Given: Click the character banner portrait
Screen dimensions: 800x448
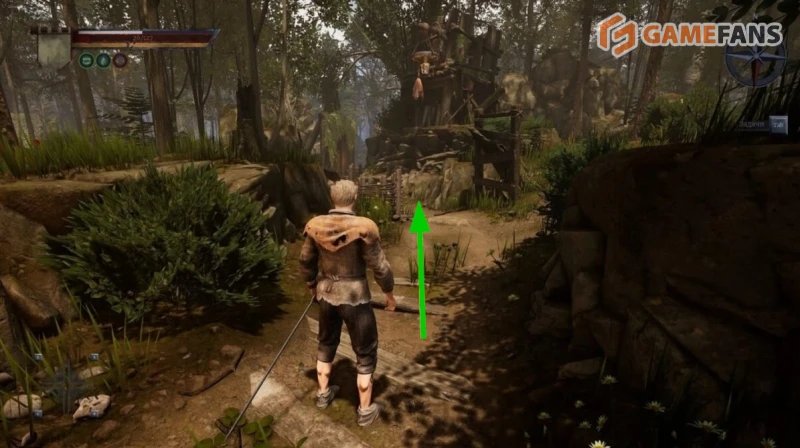Looking at the screenshot, I should tap(51, 47).
